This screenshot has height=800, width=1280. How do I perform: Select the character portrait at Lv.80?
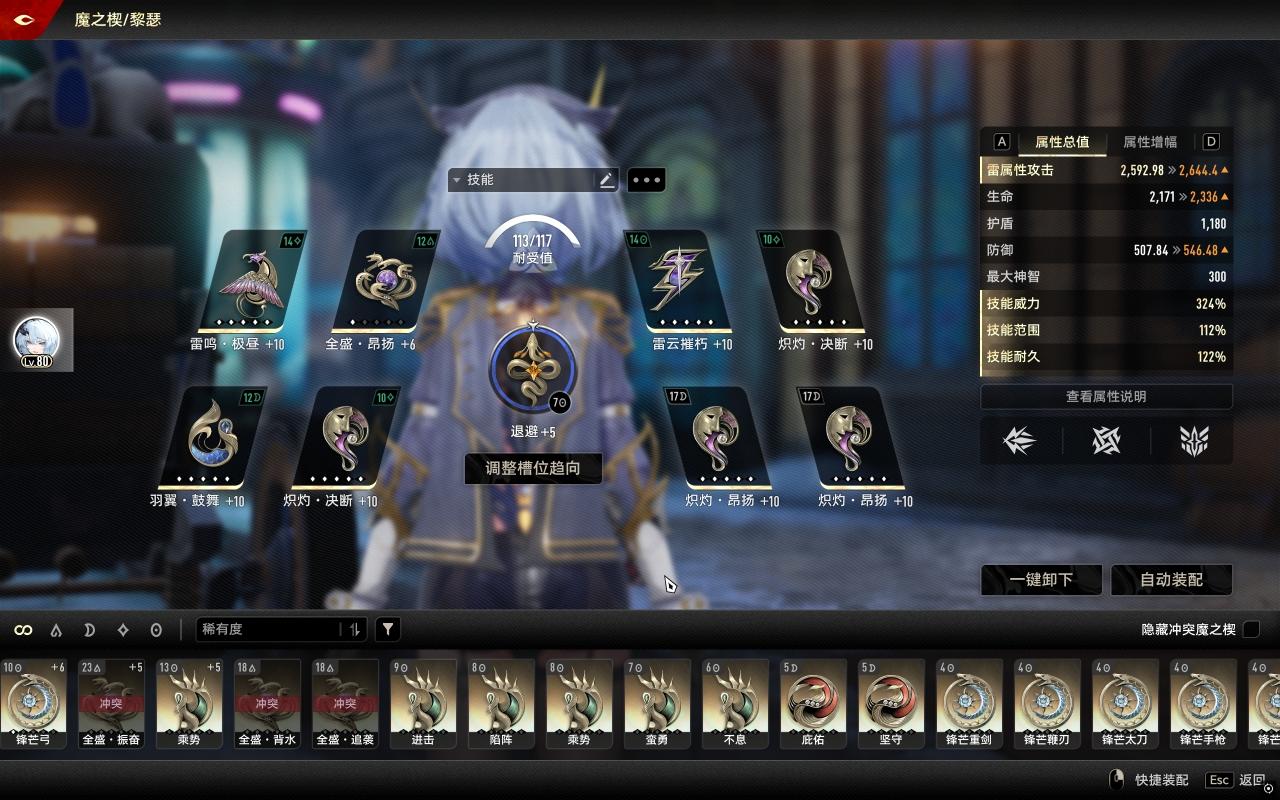(x=37, y=340)
